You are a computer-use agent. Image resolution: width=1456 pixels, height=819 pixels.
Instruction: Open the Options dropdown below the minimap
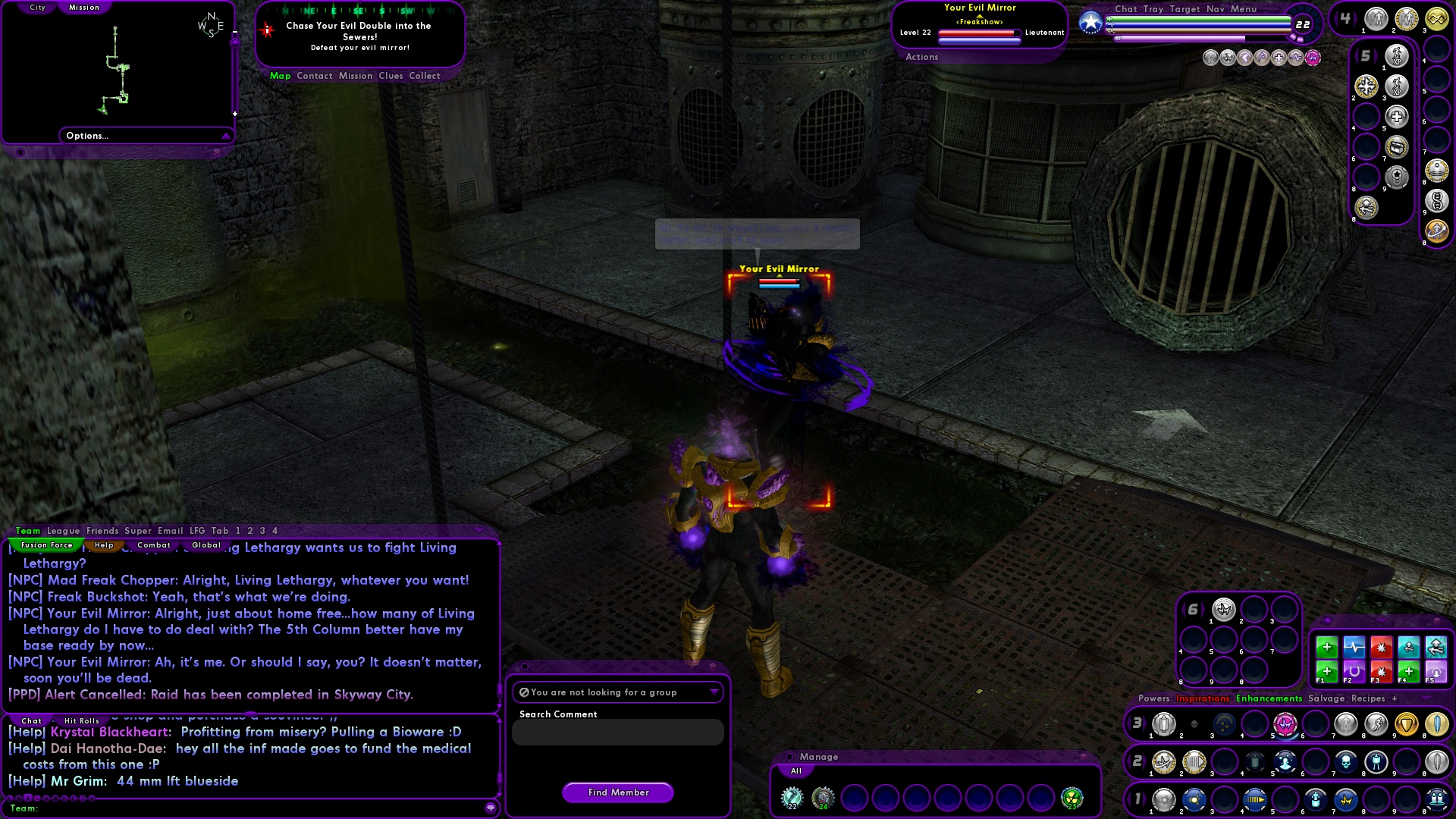tap(146, 135)
